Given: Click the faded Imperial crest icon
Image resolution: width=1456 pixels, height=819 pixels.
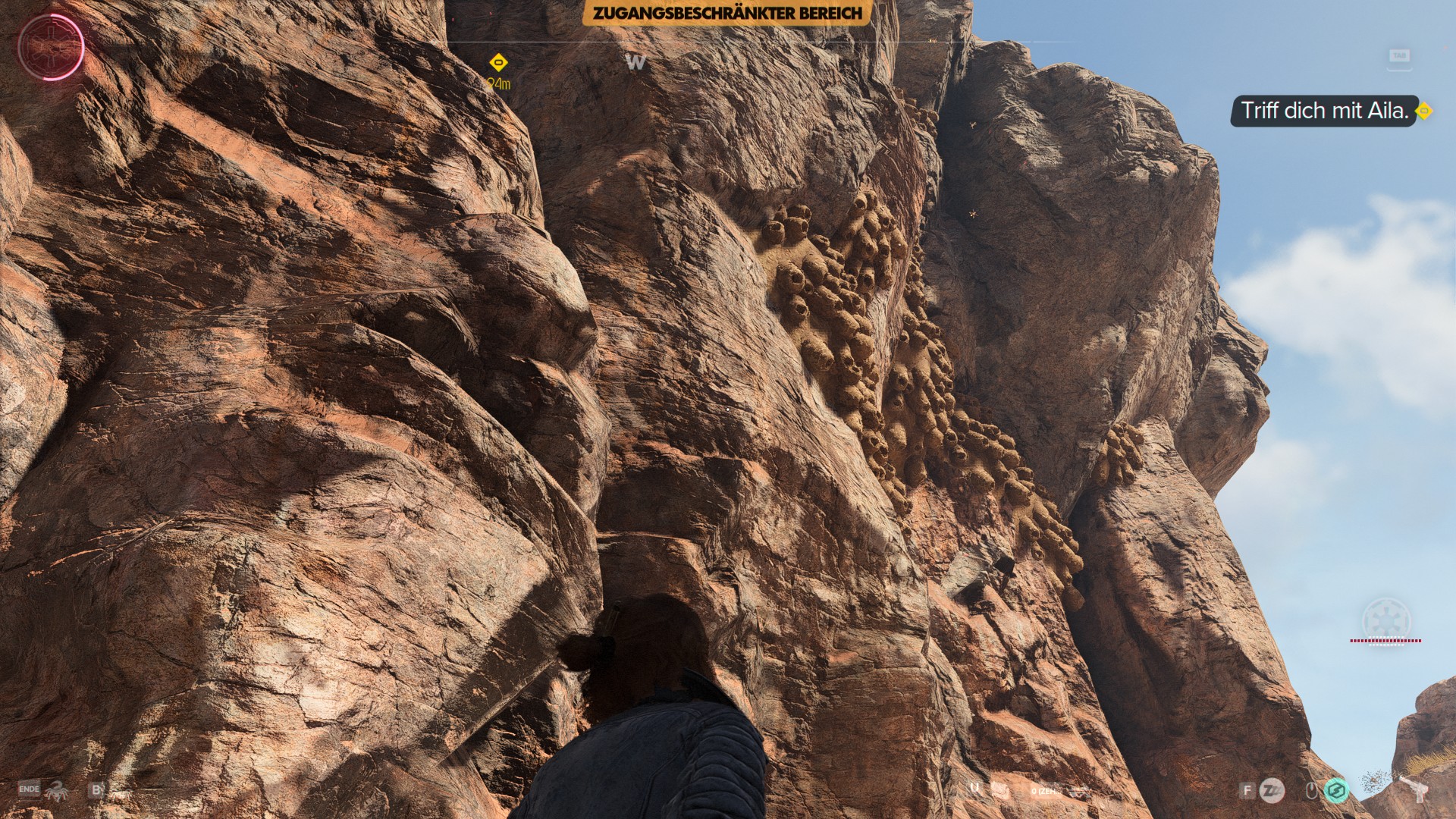Looking at the screenshot, I should click(x=1385, y=620).
